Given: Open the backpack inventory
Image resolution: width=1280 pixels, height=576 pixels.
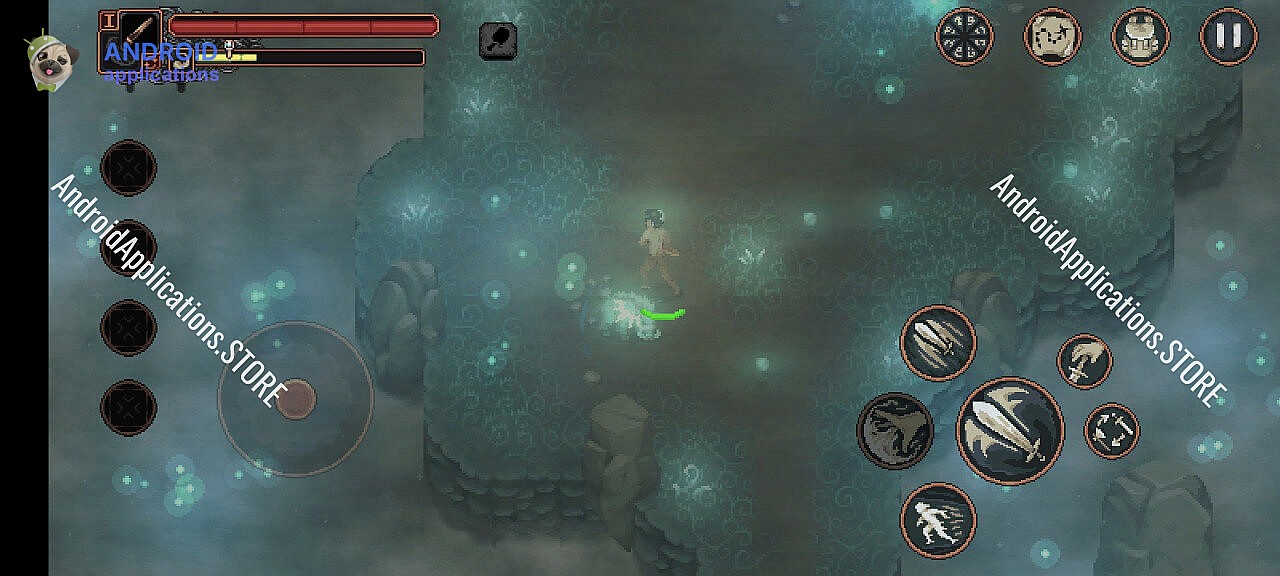Looking at the screenshot, I should coord(1140,37).
